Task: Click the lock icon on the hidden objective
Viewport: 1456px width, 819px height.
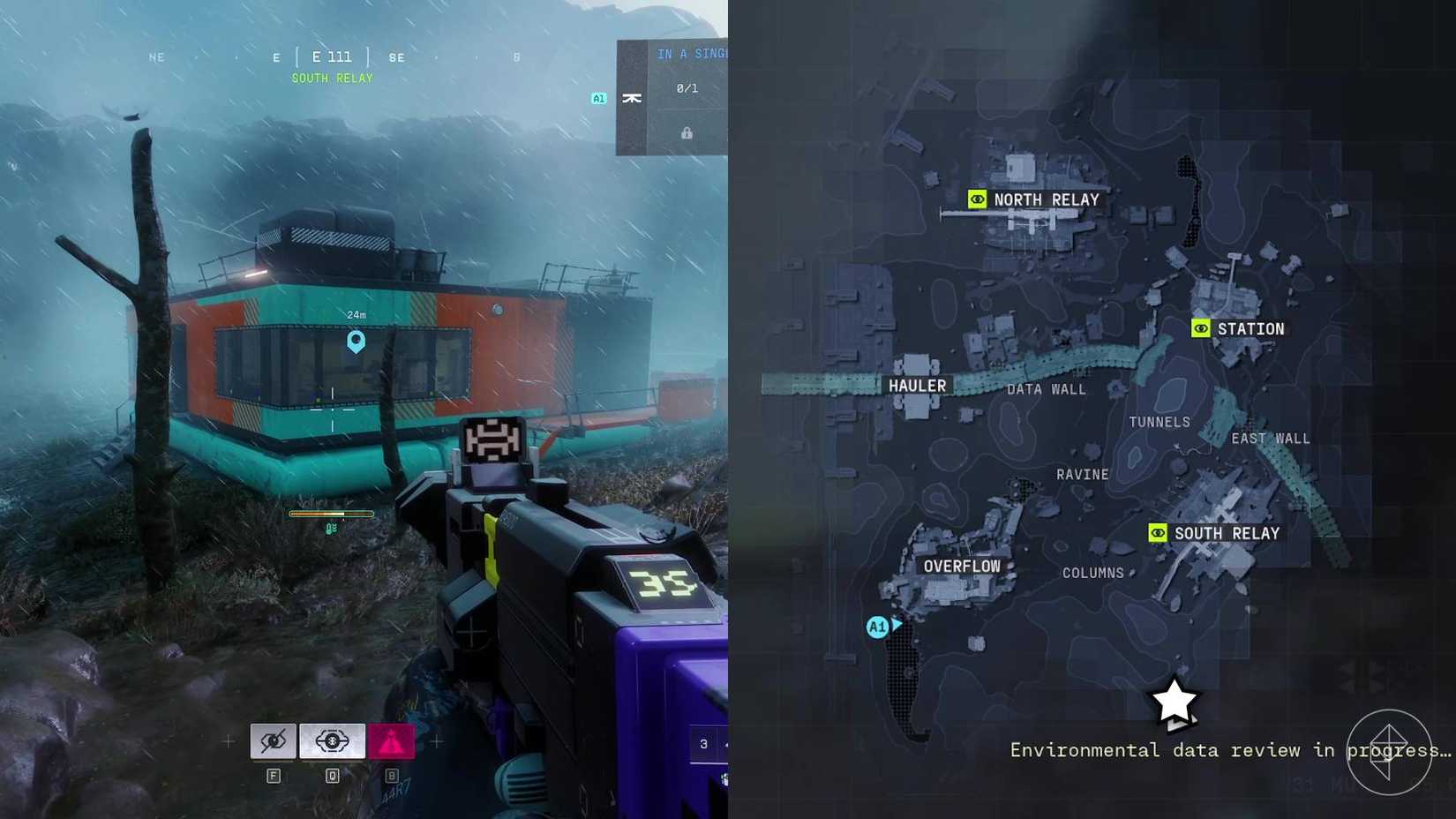Action: (x=685, y=132)
